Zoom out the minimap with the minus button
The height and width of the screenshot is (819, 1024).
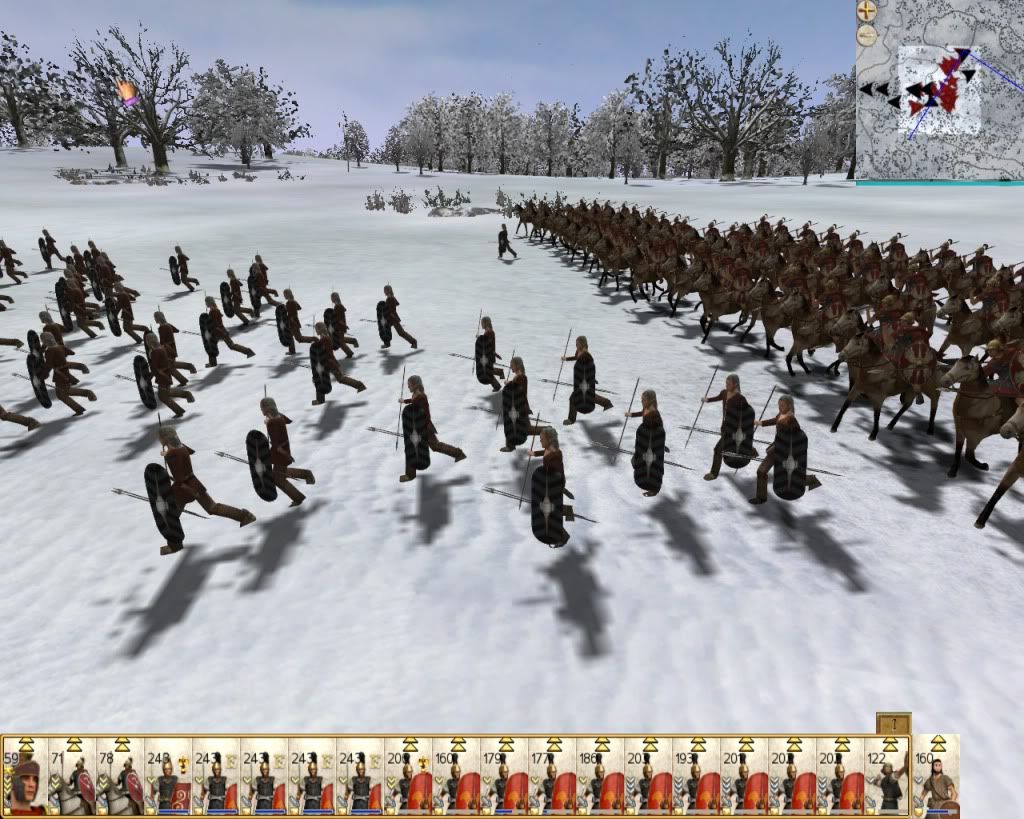pos(867,35)
